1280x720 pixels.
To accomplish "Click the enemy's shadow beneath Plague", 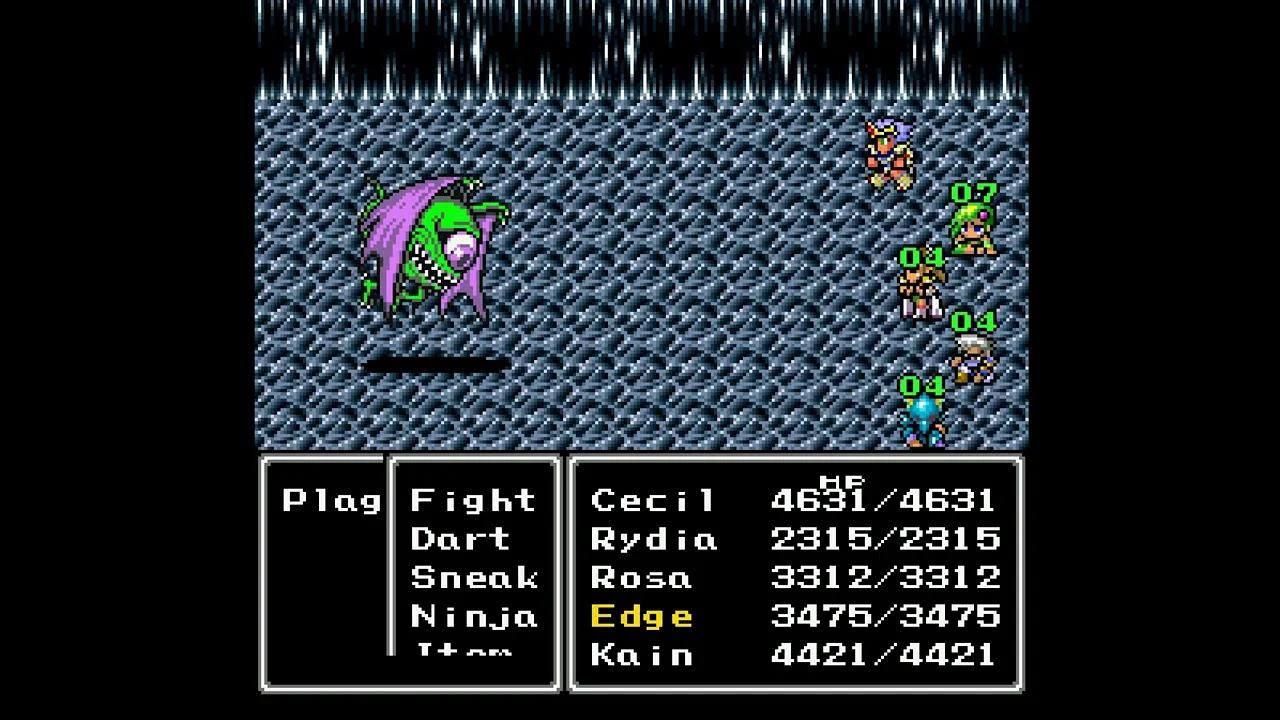I will (435, 362).
